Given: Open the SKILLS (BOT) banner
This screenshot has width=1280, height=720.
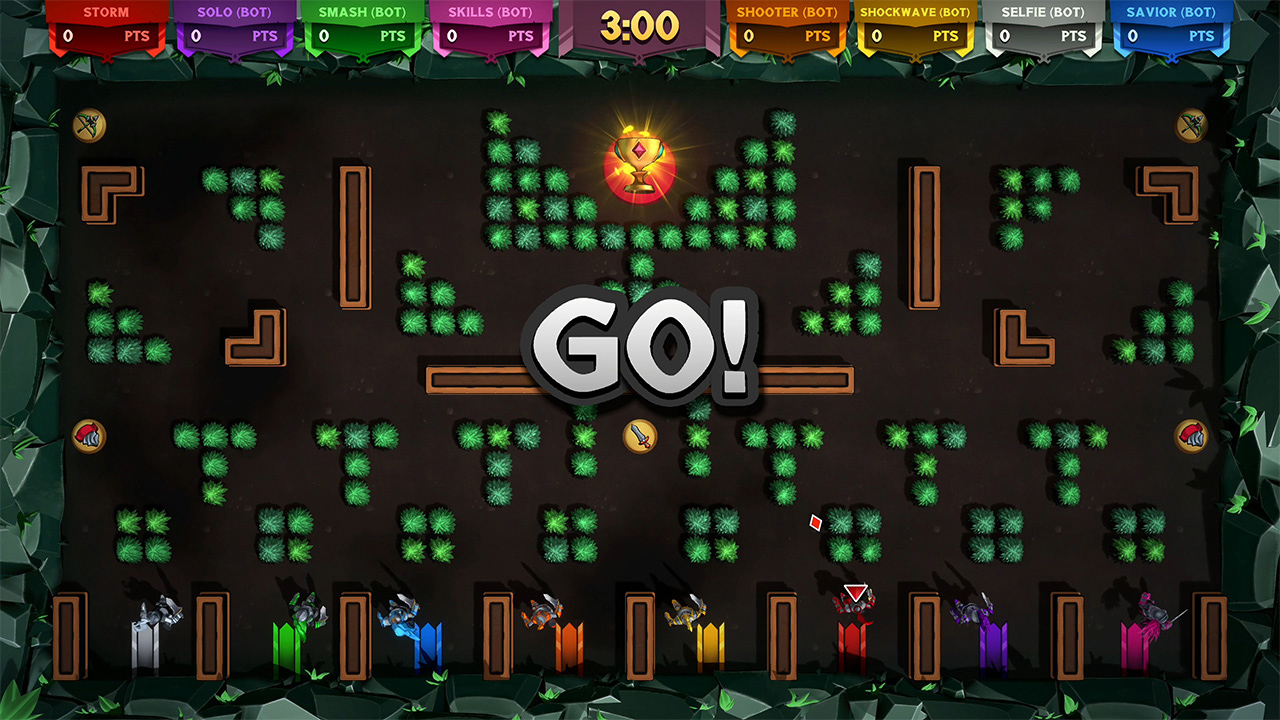Looking at the screenshot, I should [x=490, y=23].
